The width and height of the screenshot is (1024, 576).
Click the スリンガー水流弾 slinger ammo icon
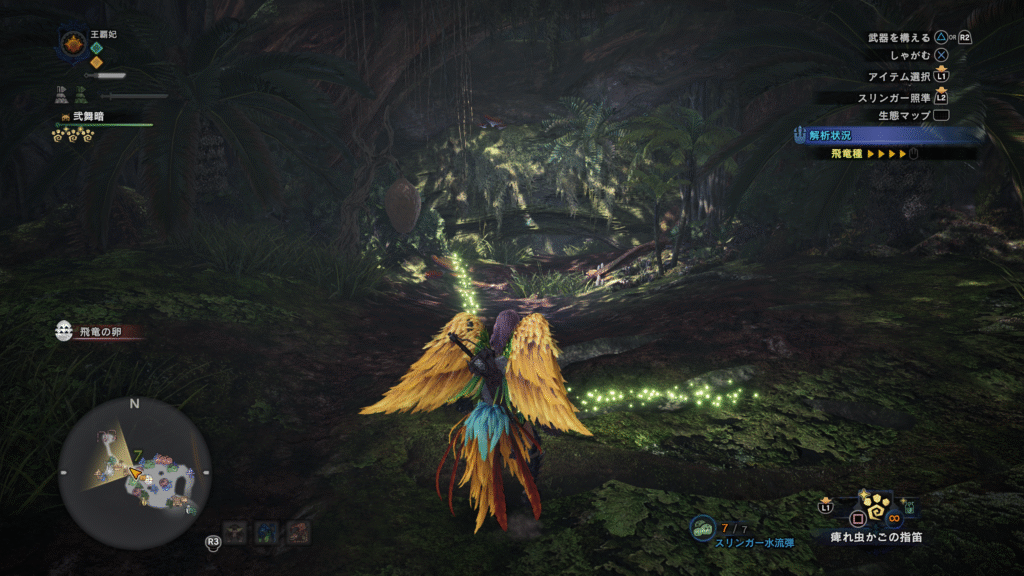(x=703, y=528)
